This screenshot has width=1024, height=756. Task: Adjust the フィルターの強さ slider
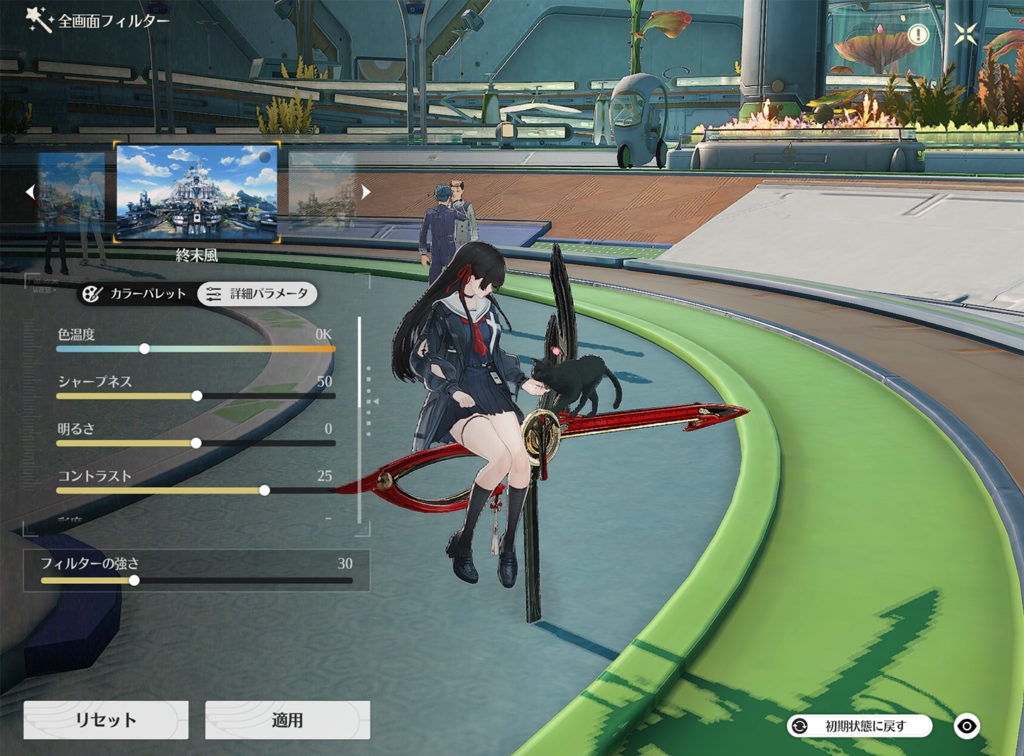coord(134,580)
